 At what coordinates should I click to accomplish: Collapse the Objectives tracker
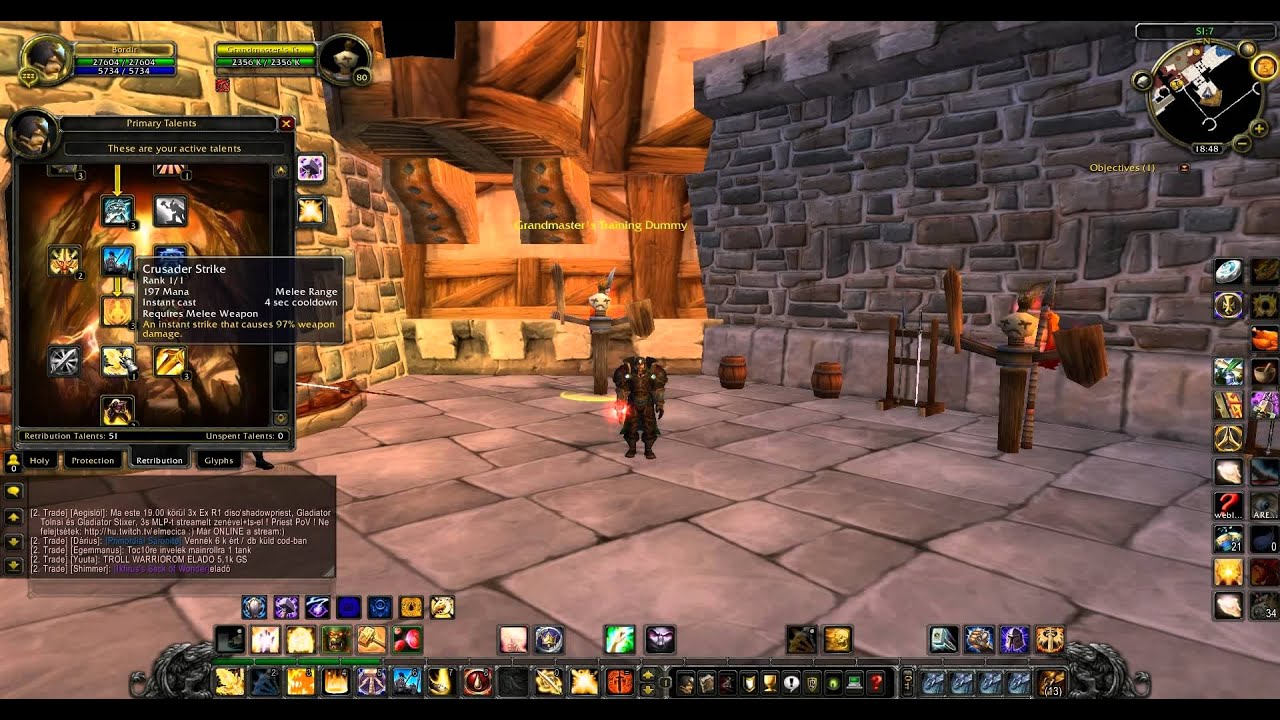[1185, 168]
